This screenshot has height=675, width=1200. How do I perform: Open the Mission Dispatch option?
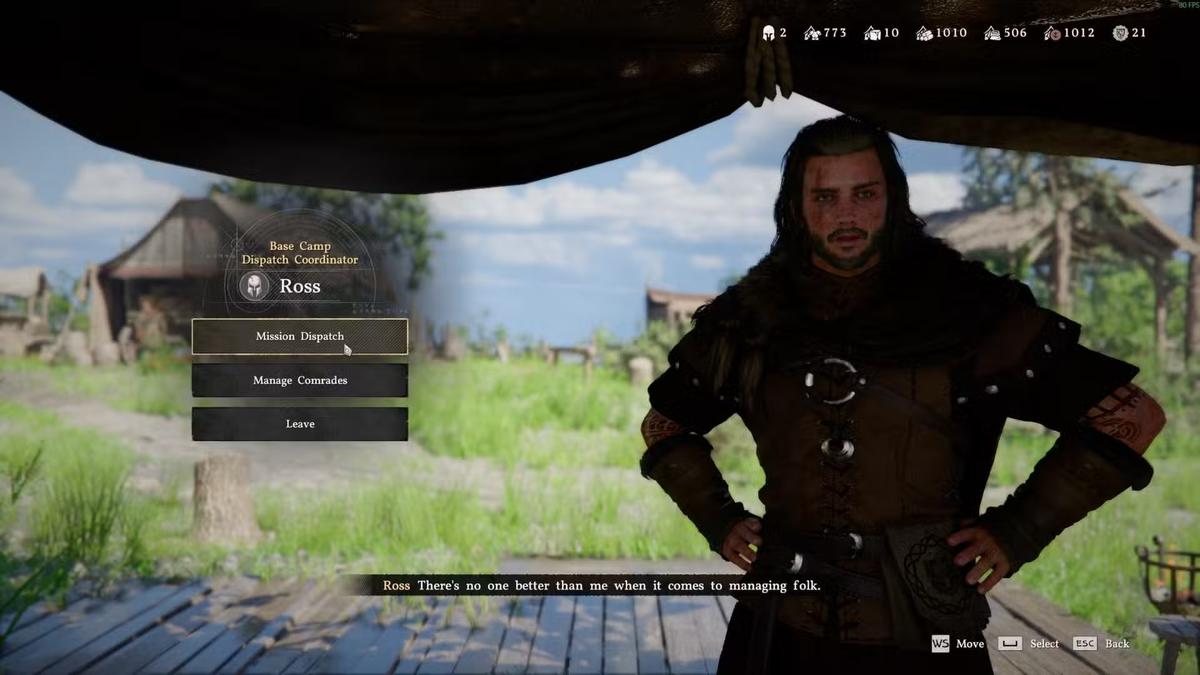click(299, 337)
